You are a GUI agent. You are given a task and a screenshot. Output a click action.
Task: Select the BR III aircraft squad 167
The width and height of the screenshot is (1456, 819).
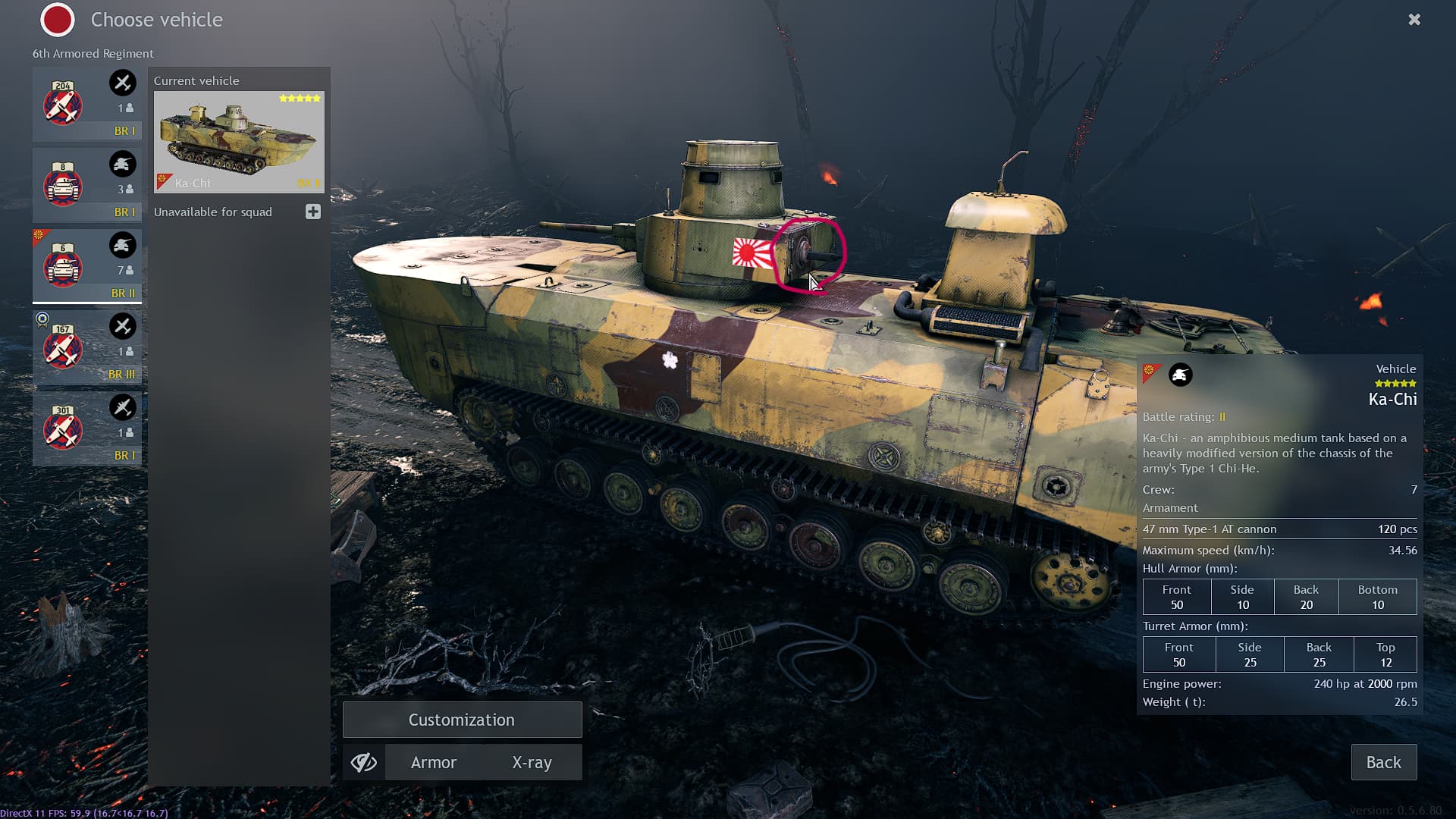pyautogui.click(x=87, y=347)
